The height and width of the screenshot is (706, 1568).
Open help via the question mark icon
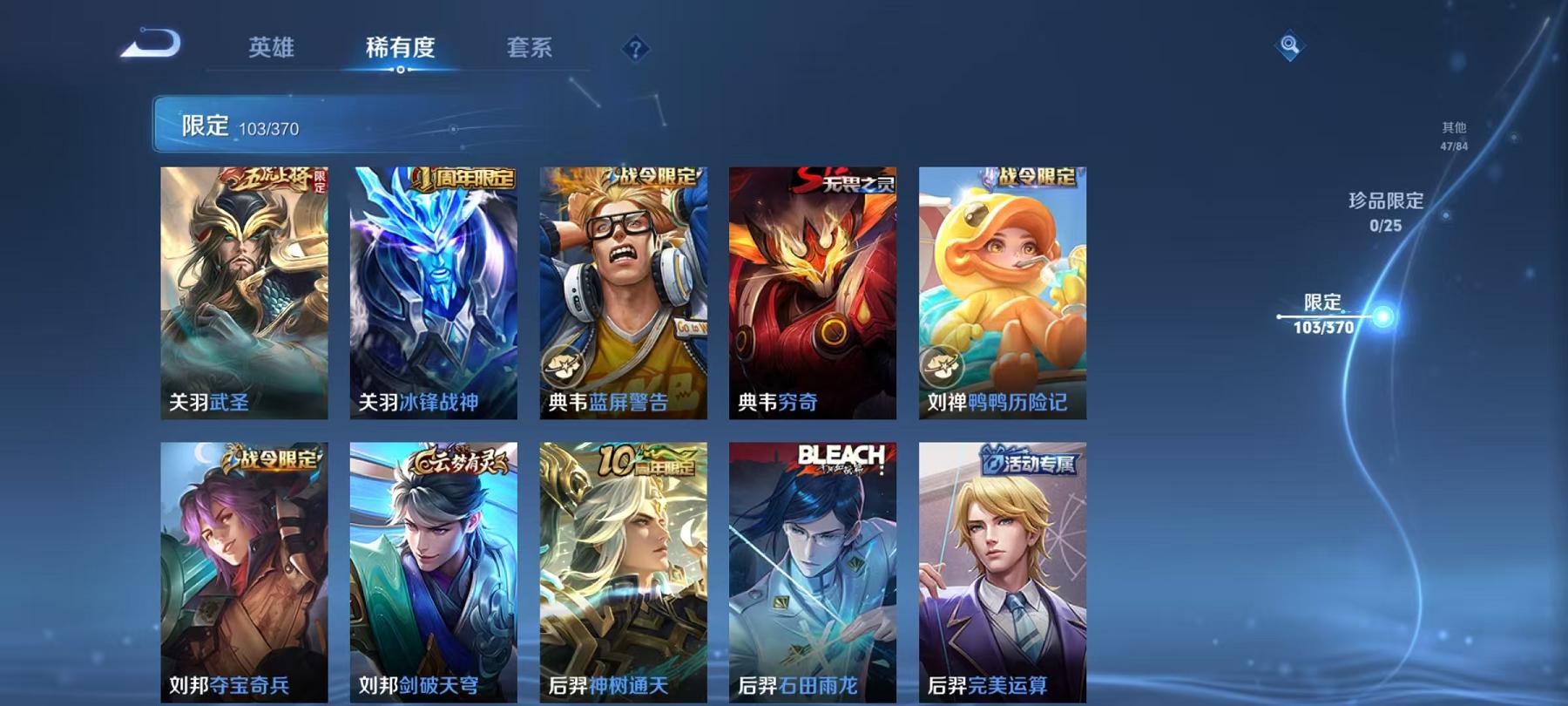pos(636,50)
